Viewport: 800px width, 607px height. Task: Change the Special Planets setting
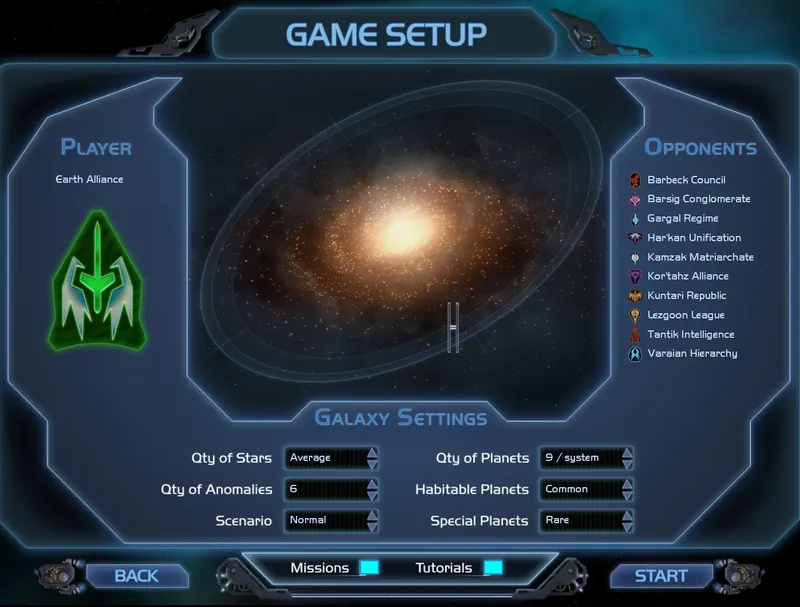(x=586, y=521)
